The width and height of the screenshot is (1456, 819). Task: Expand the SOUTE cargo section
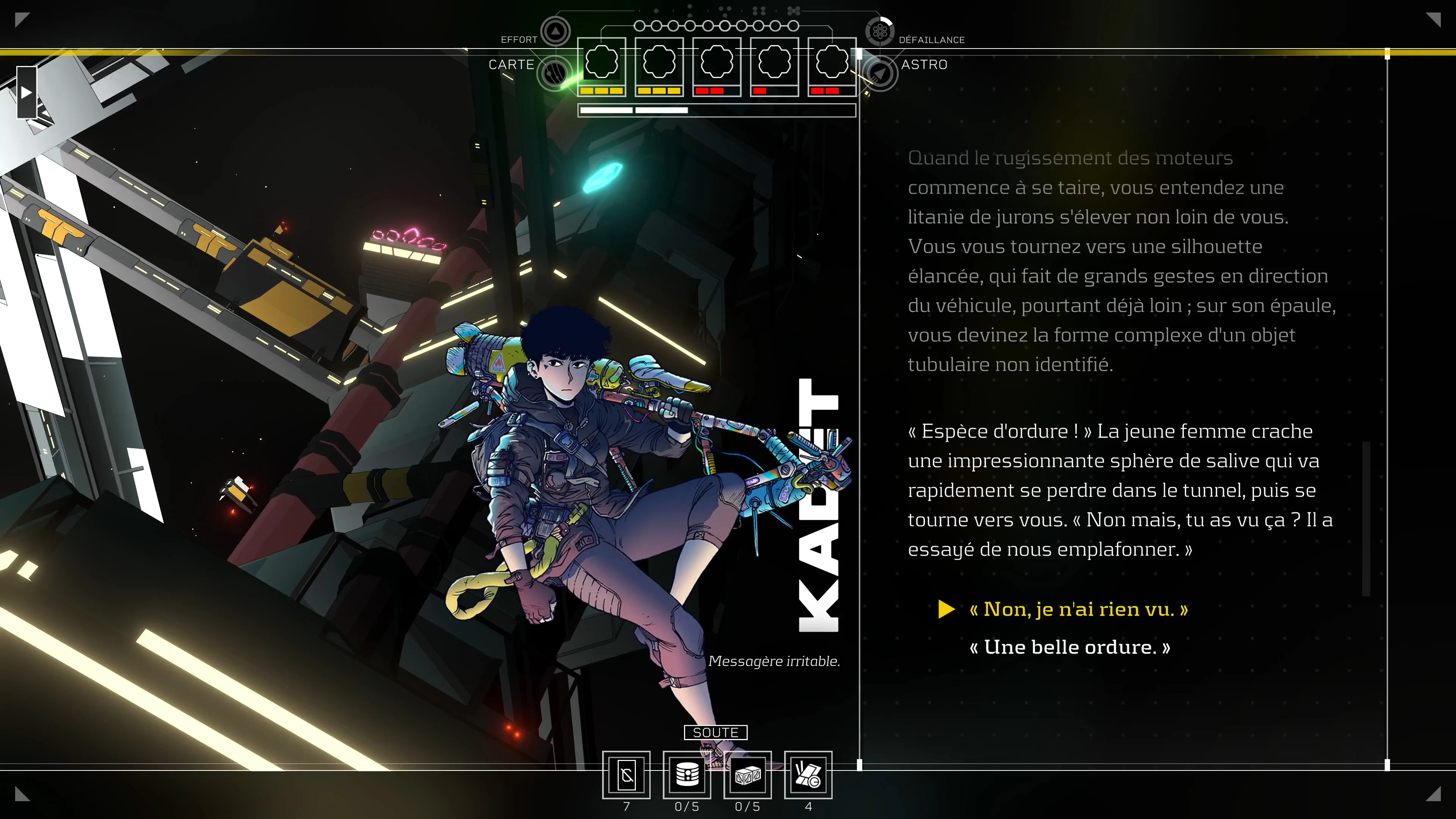point(715,732)
